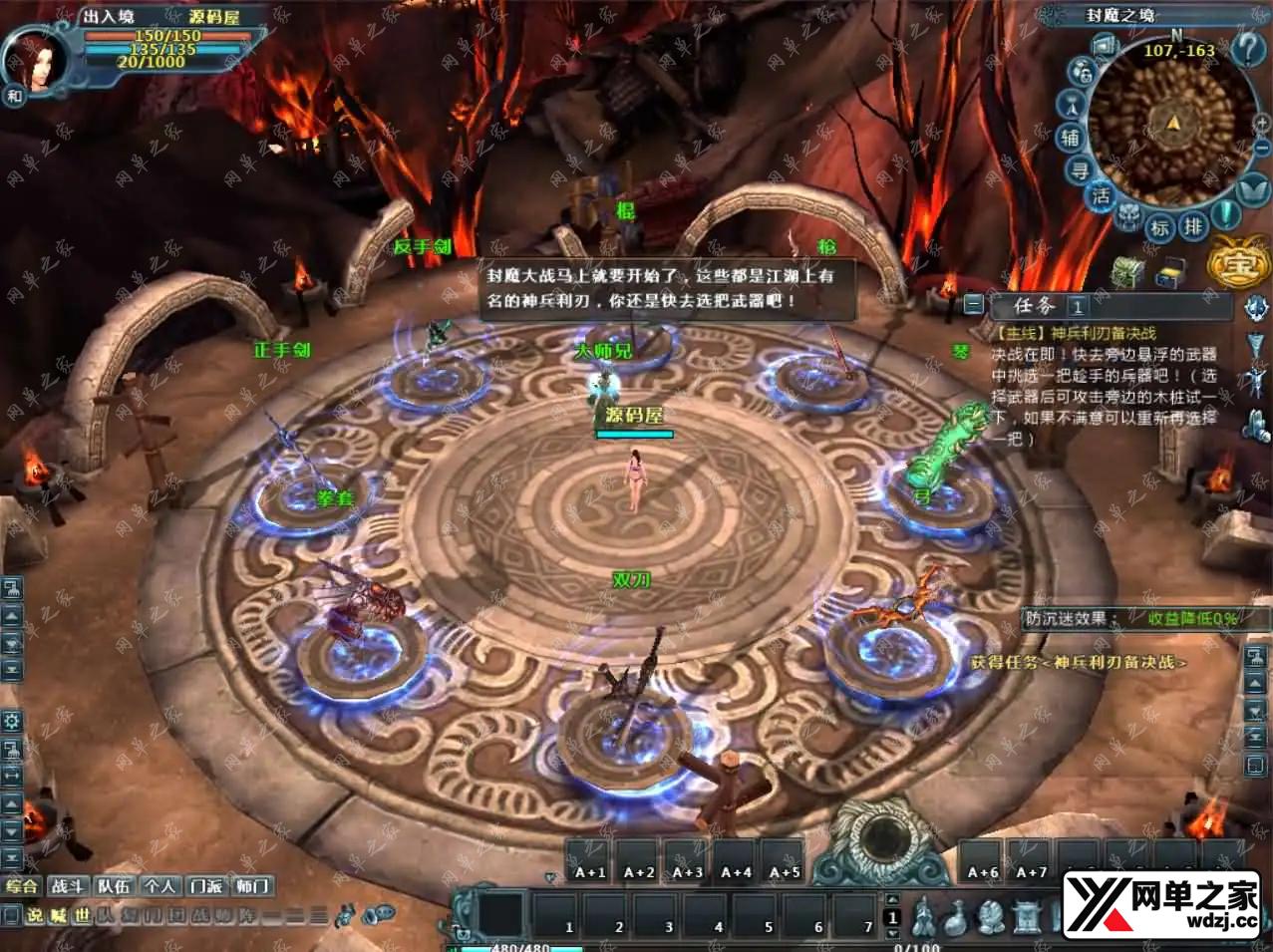Open the 排 ranking button
1273x952 pixels.
pos(1192,227)
